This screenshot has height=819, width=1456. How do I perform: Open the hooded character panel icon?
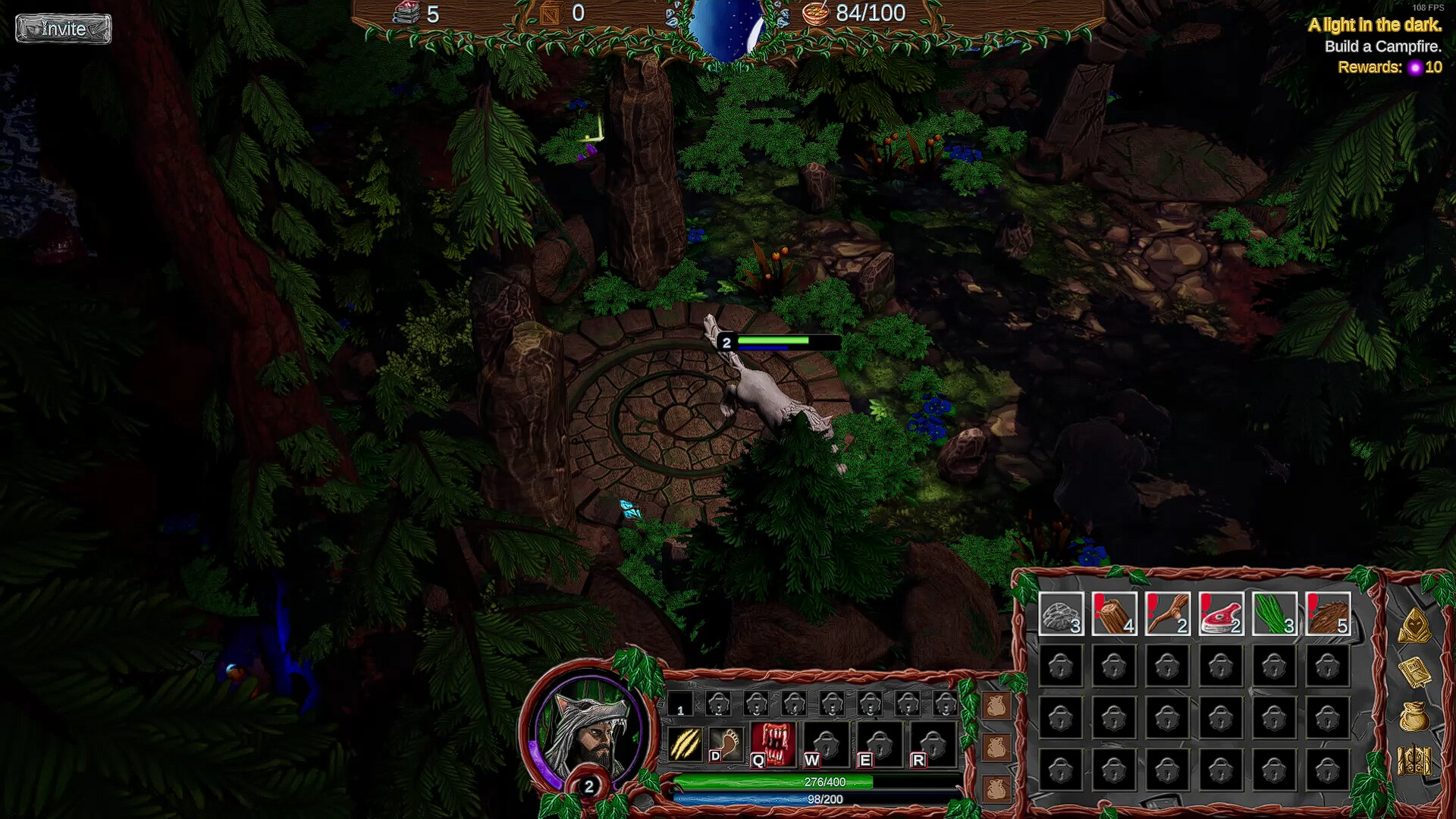click(1414, 627)
